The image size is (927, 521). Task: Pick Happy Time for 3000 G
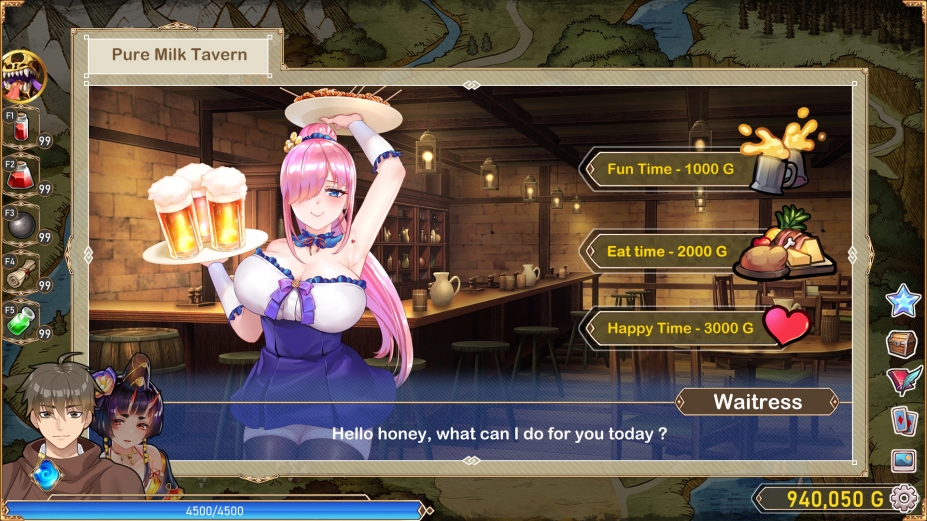(680, 328)
